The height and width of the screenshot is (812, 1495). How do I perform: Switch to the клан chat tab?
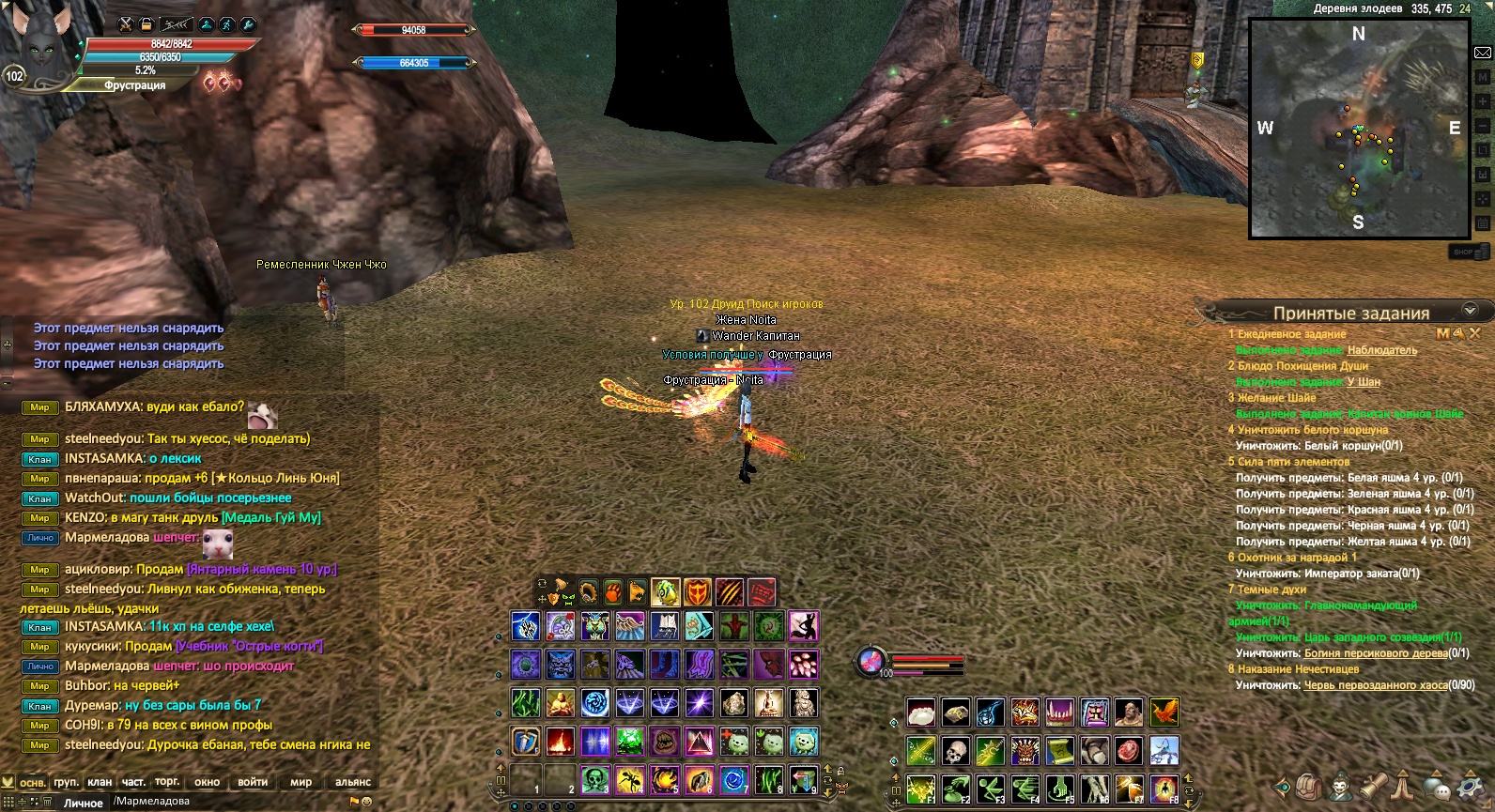pos(99,782)
